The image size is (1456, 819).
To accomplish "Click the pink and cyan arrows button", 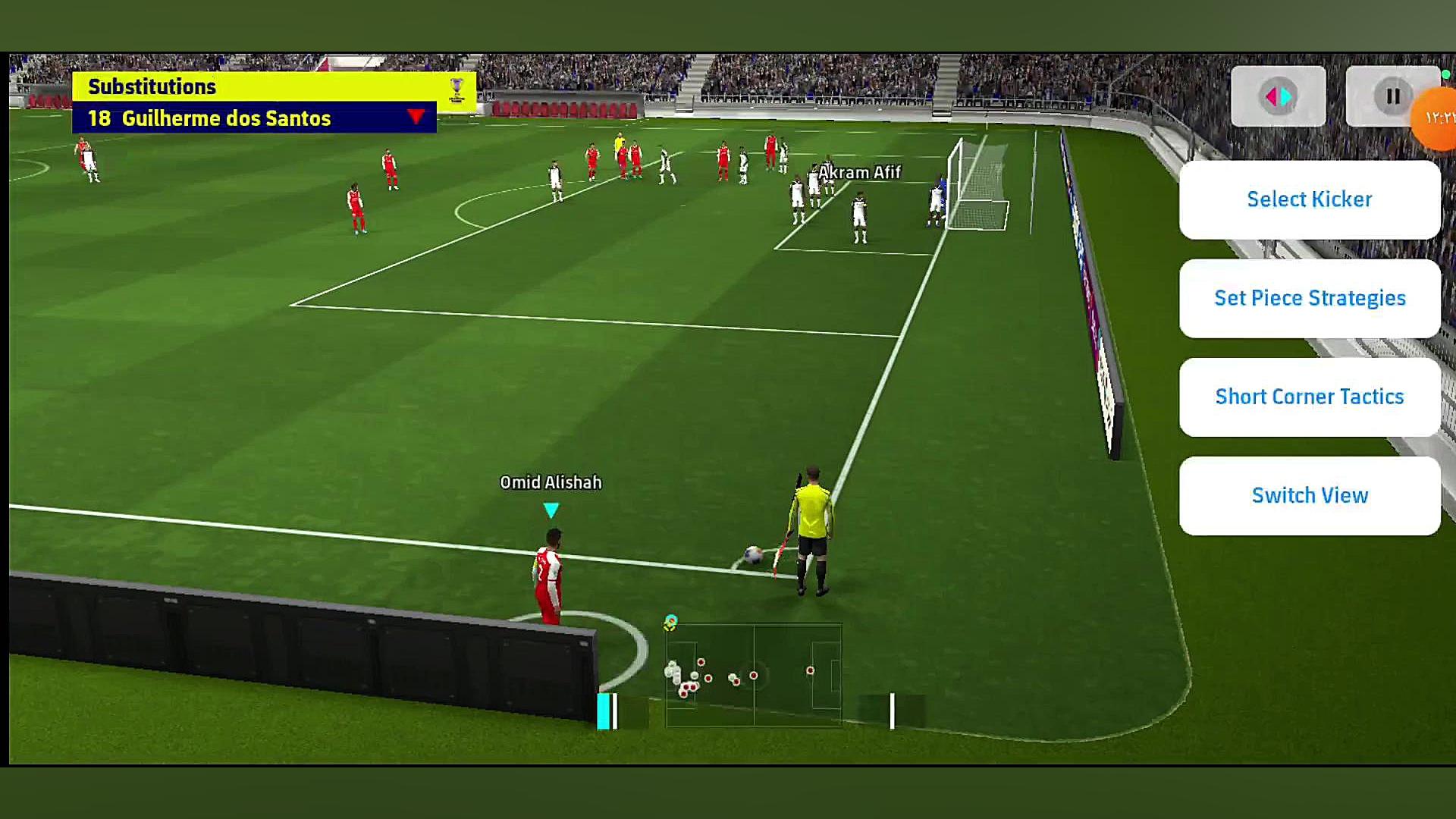I will pos(1278,96).
